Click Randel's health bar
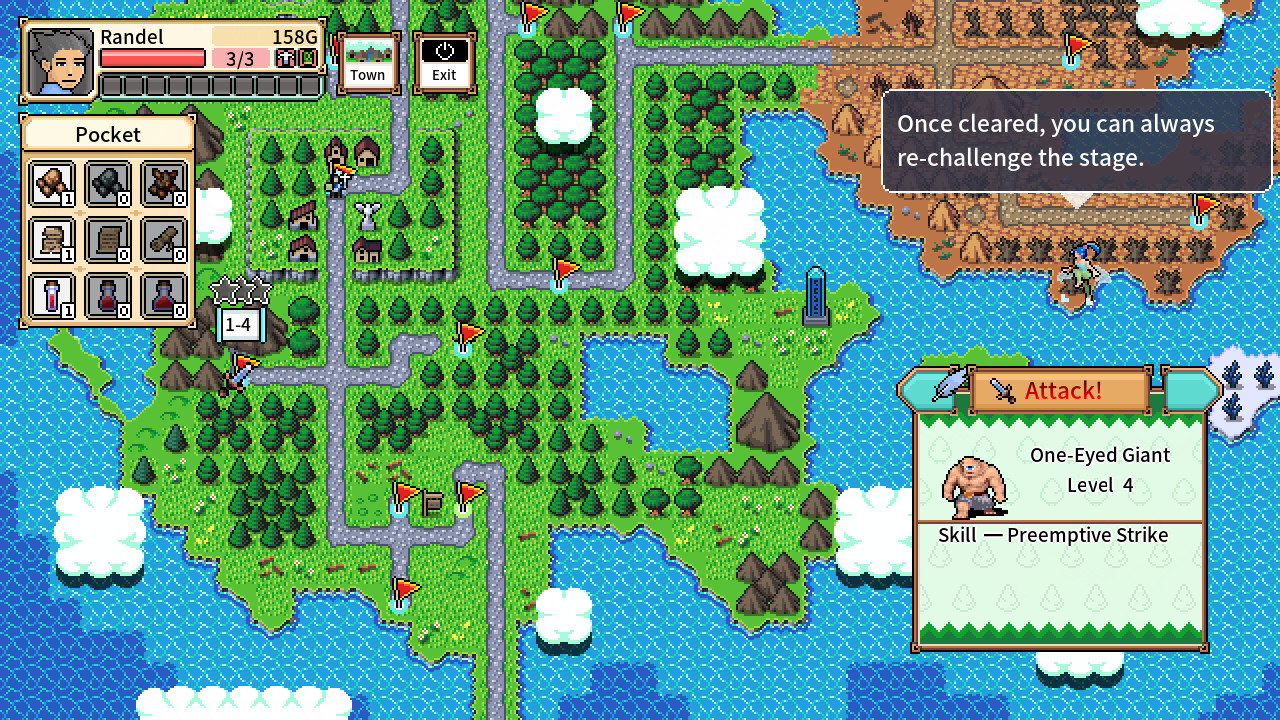This screenshot has height=720, width=1280. pyautogui.click(x=152, y=57)
